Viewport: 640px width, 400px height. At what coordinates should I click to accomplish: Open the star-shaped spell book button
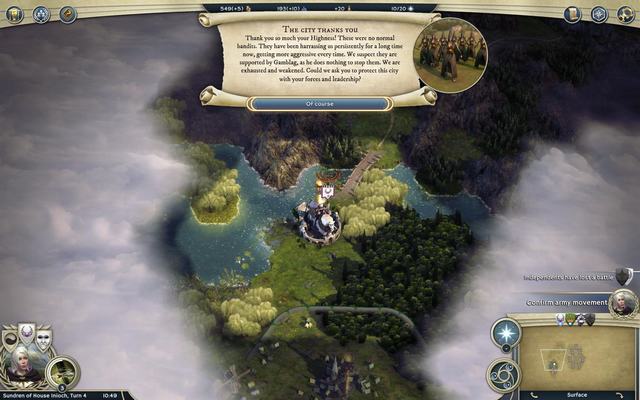click(506, 335)
